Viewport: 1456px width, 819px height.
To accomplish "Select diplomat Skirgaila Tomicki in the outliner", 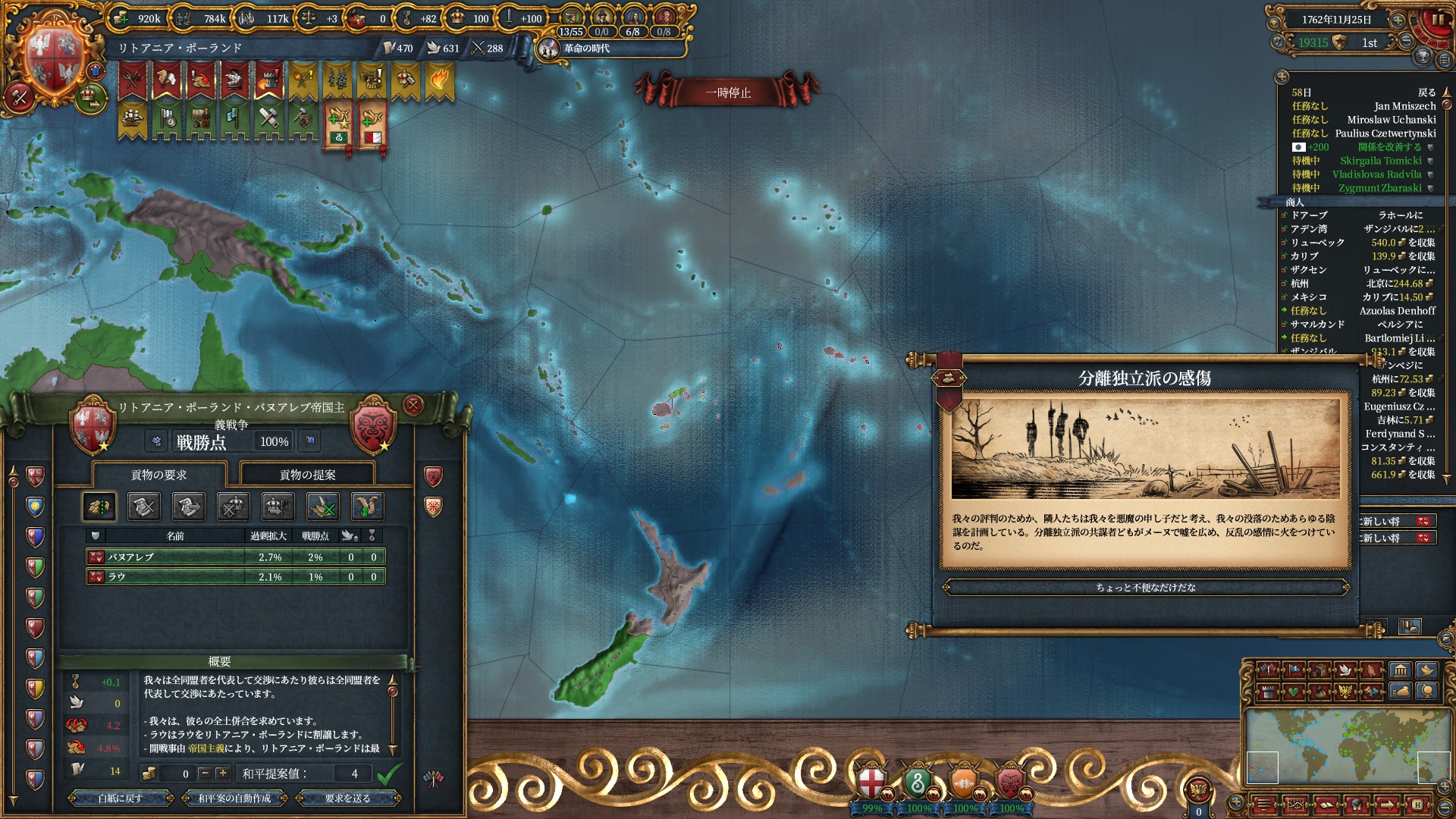I will point(1380,161).
